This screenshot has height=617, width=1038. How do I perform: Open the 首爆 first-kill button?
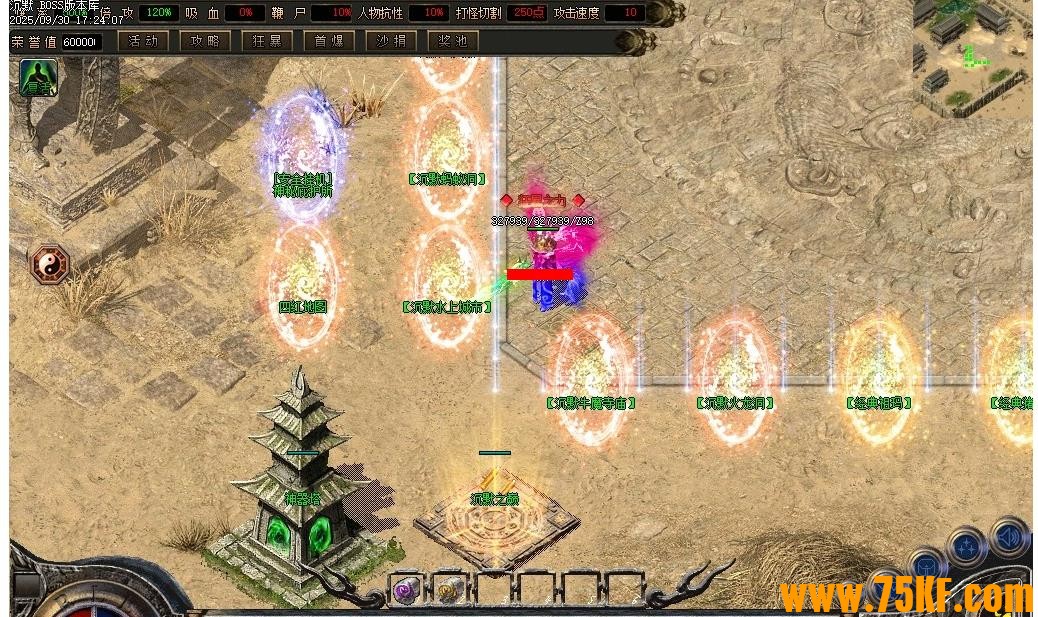329,41
